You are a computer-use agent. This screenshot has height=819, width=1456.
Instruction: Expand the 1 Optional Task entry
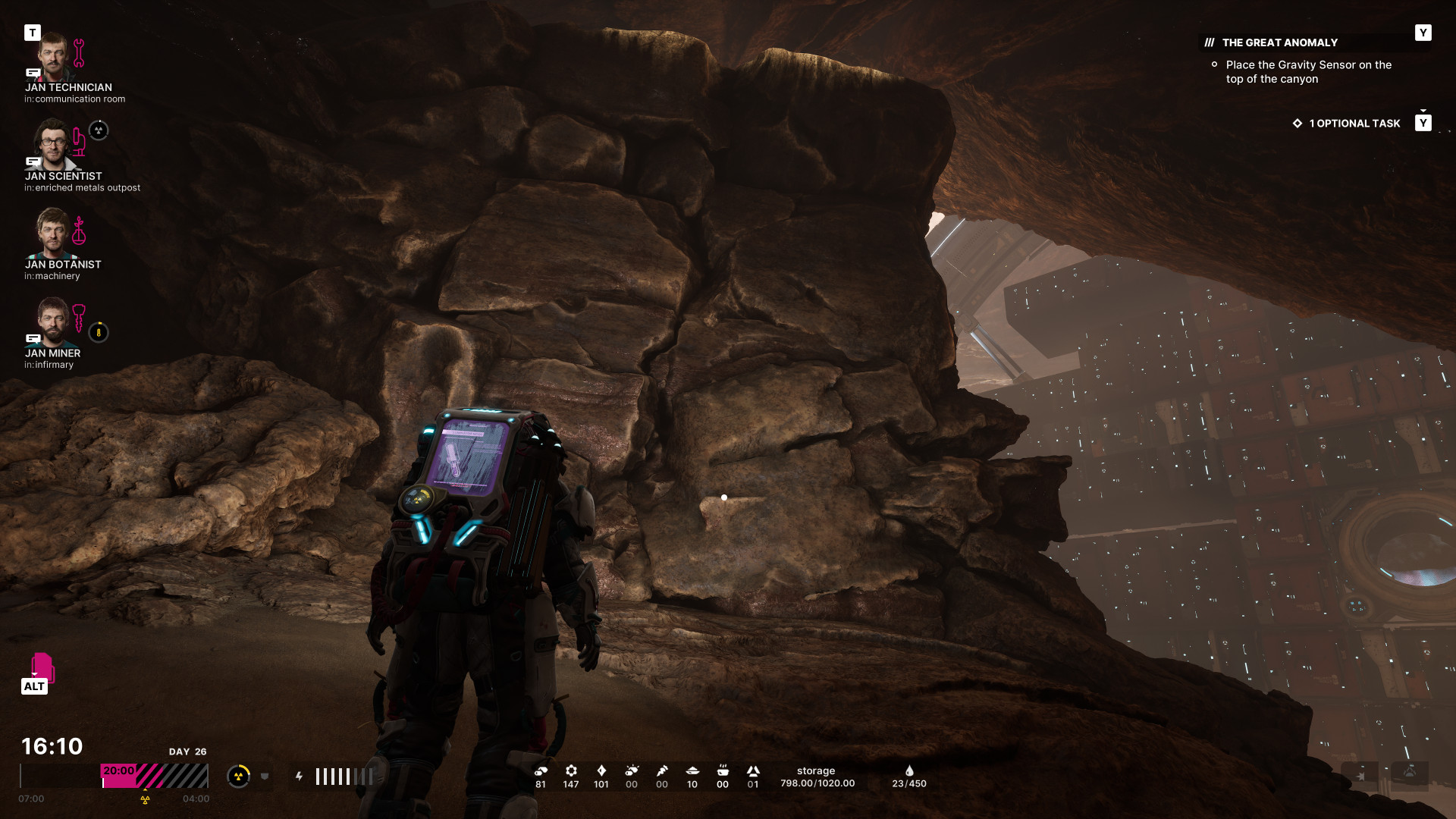pos(1354,123)
